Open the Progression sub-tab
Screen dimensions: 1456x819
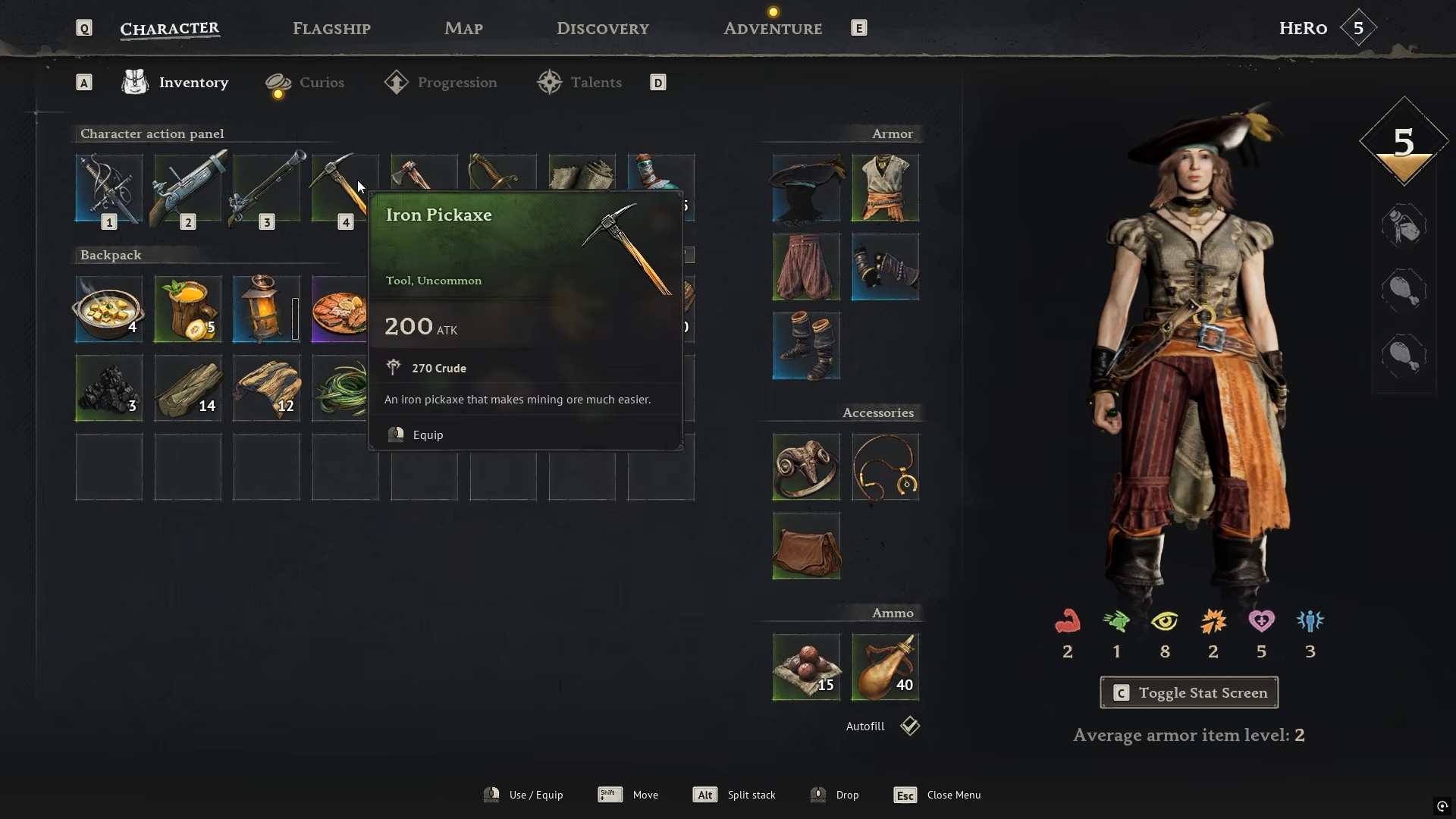coord(457,83)
